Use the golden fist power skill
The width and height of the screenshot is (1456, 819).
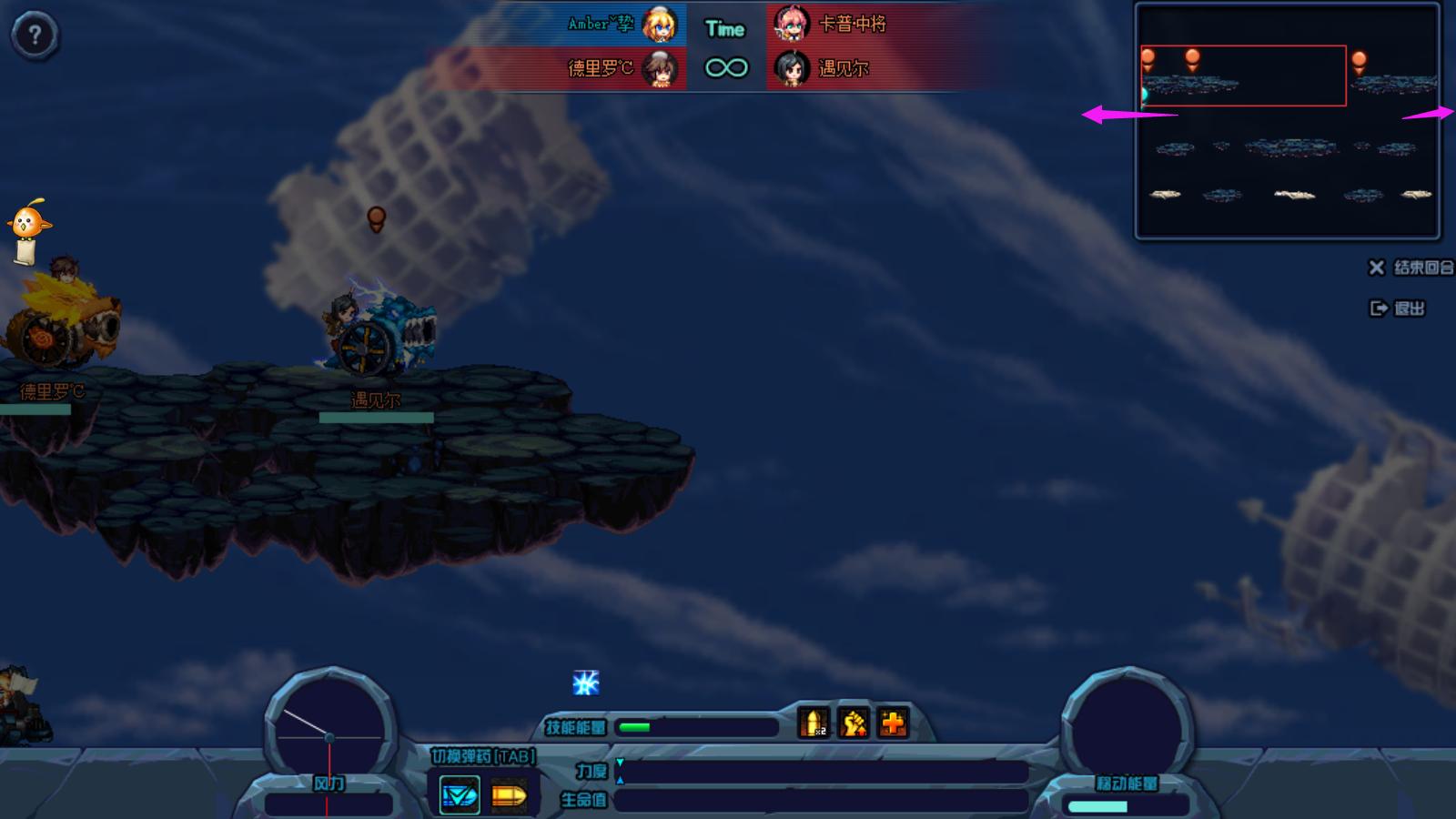click(x=854, y=723)
